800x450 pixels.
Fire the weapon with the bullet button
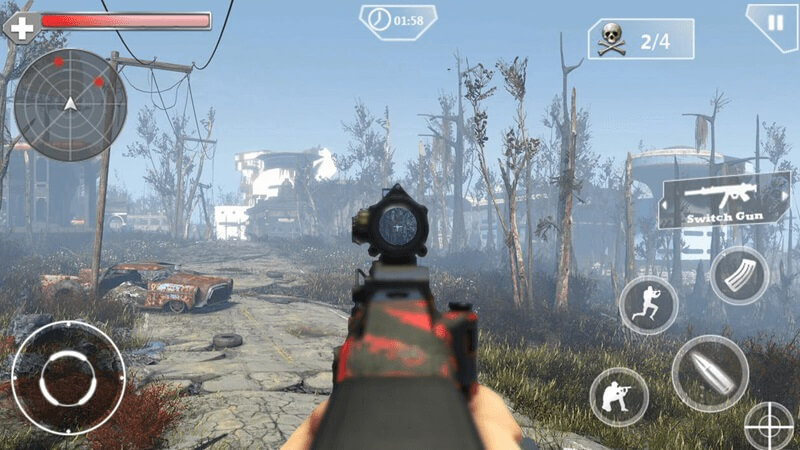tap(710, 373)
